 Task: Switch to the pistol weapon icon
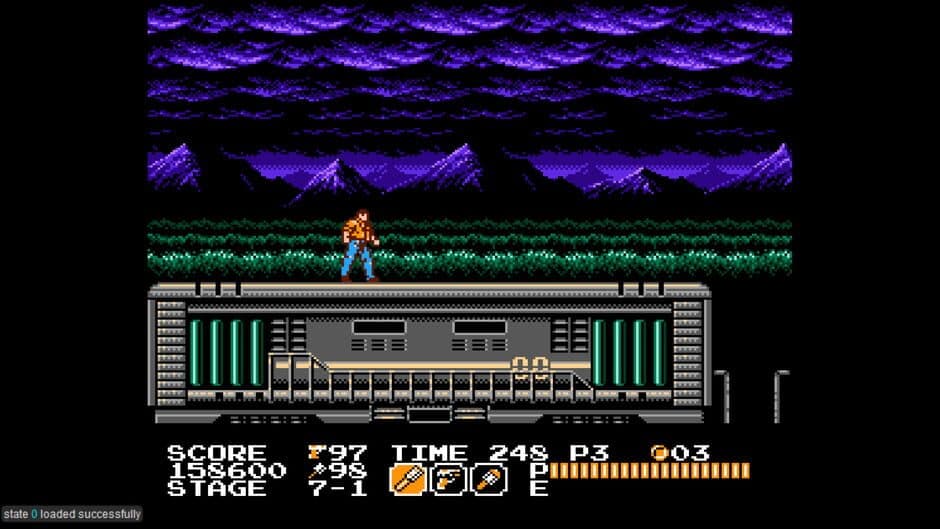tap(446, 480)
